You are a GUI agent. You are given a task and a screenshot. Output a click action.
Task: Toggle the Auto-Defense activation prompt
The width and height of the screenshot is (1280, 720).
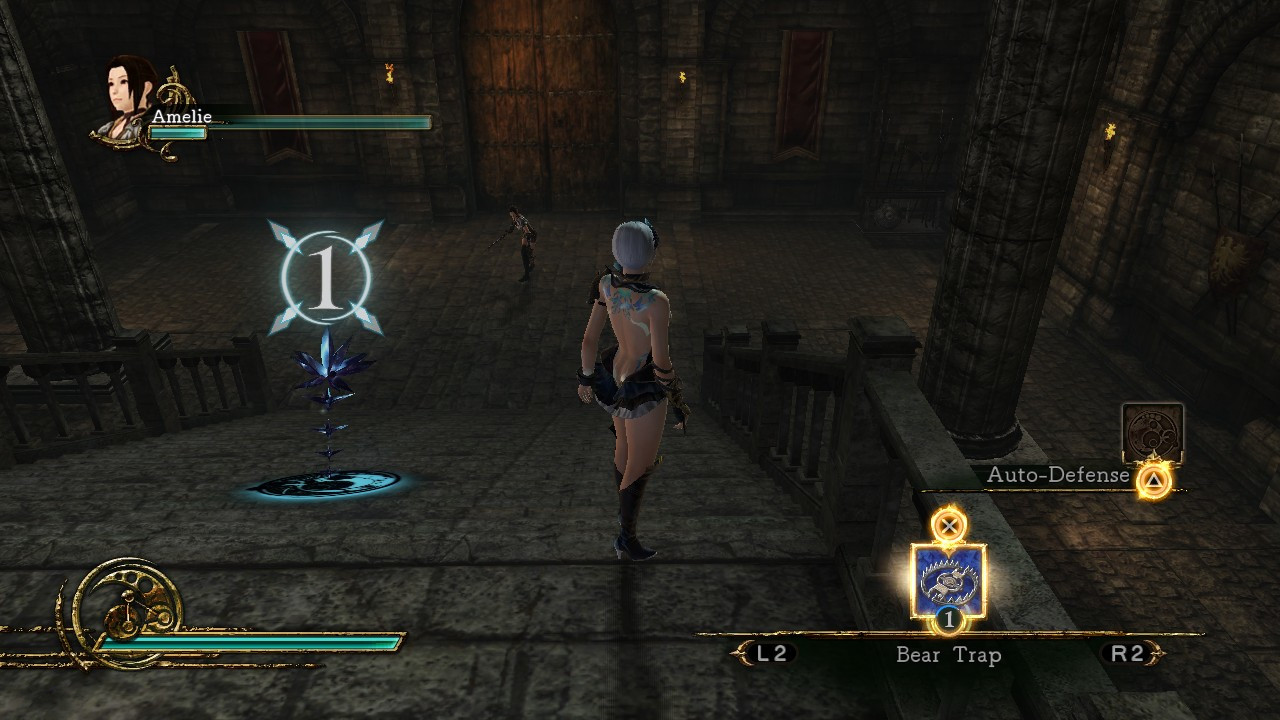click(1152, 480)
